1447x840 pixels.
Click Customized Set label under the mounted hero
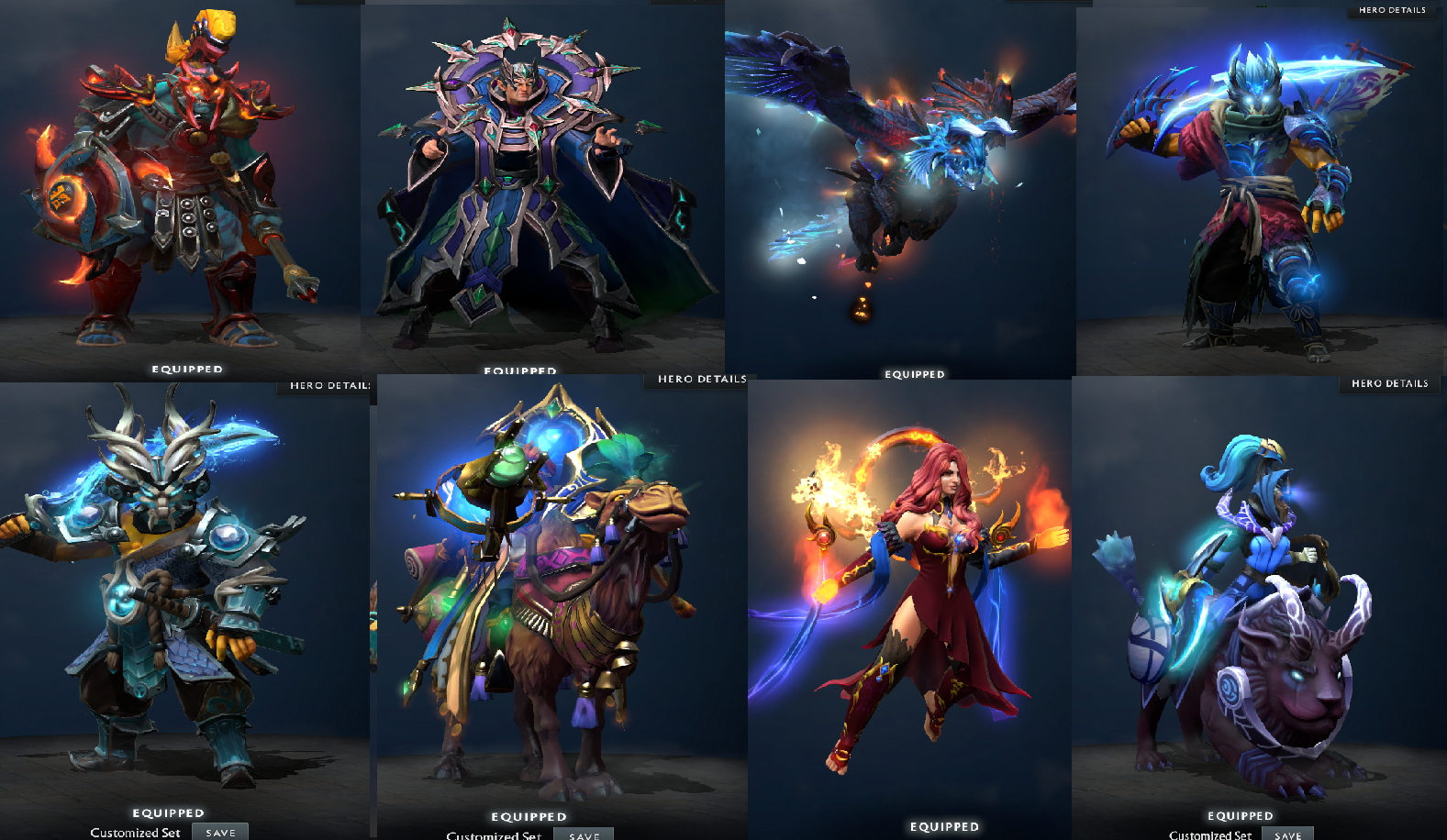pos(1208,835)
